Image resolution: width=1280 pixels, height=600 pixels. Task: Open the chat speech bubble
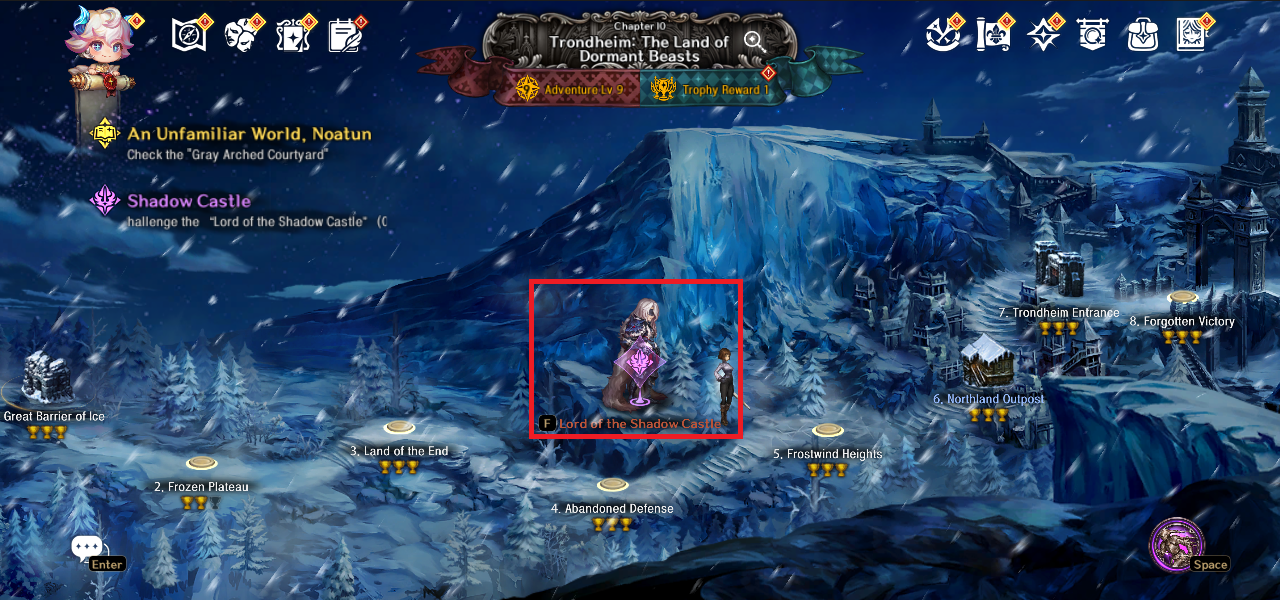(87, 548)
